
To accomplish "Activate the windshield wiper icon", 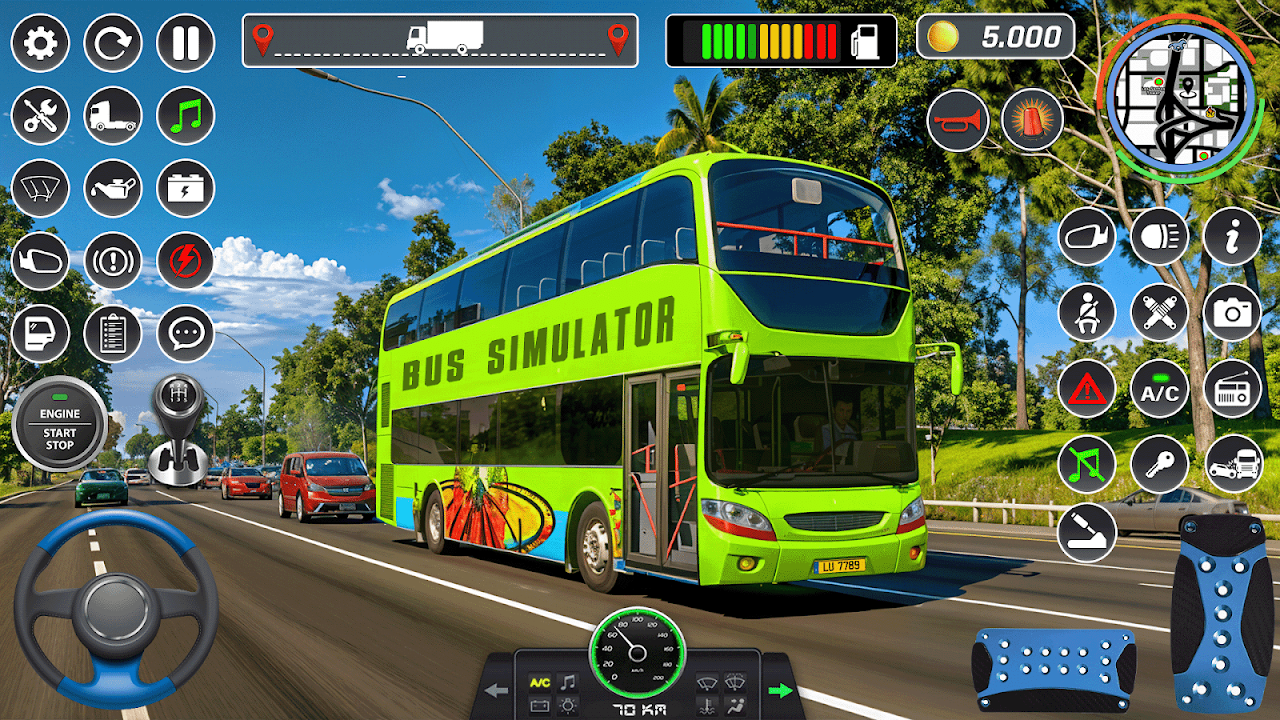I will (40, 188).
